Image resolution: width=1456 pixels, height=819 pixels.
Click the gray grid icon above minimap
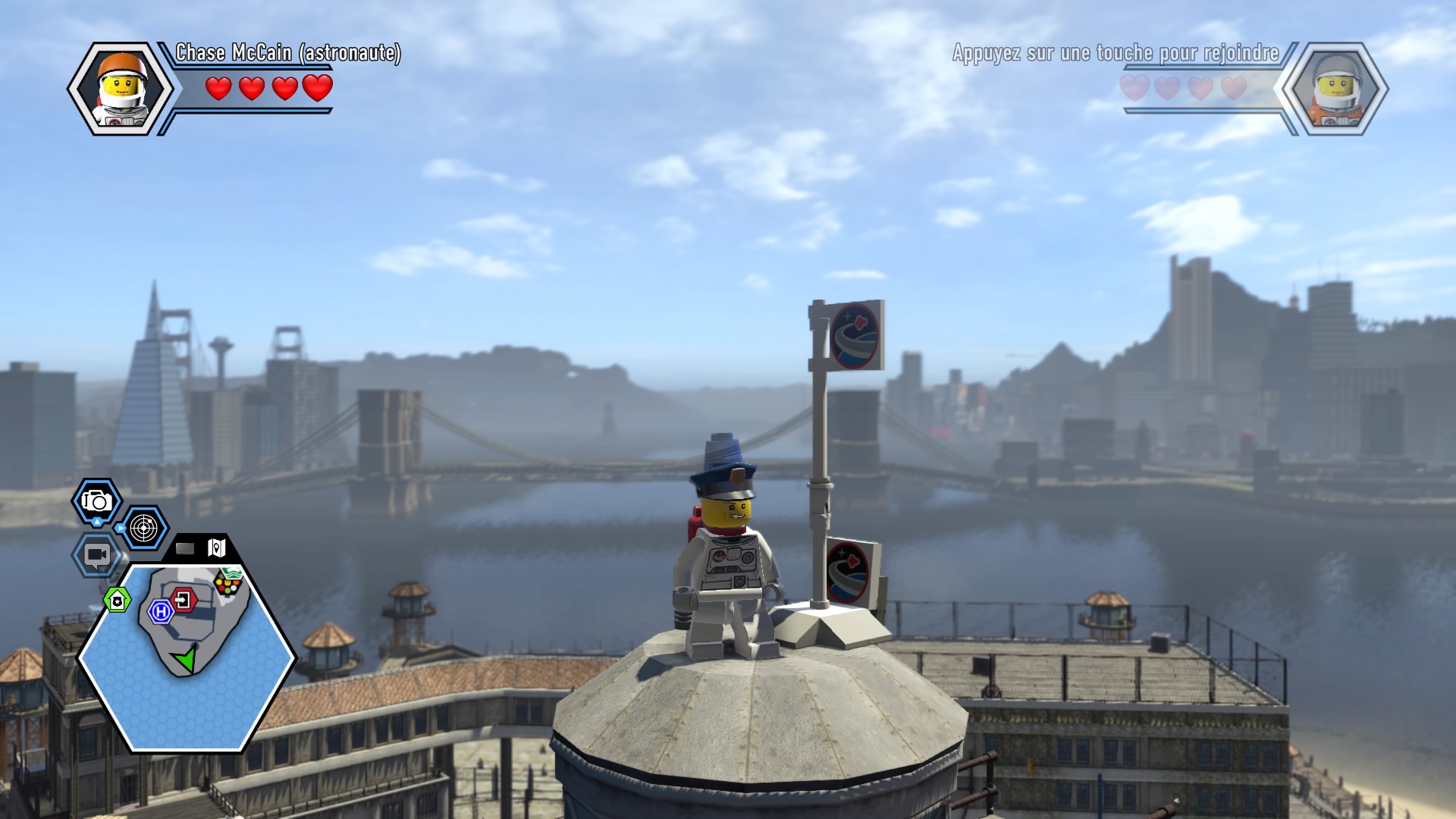coord(185,548)
